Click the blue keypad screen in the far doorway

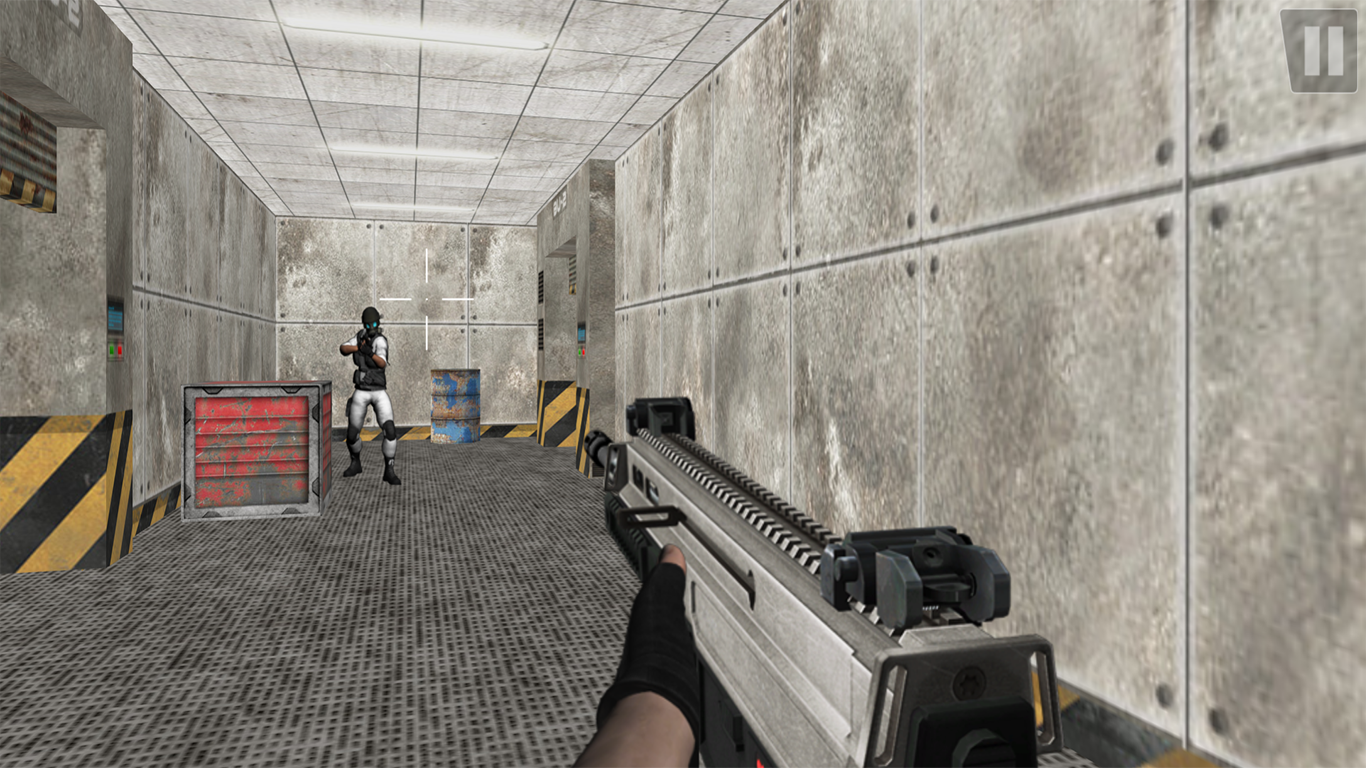click(x=581, y=333)
